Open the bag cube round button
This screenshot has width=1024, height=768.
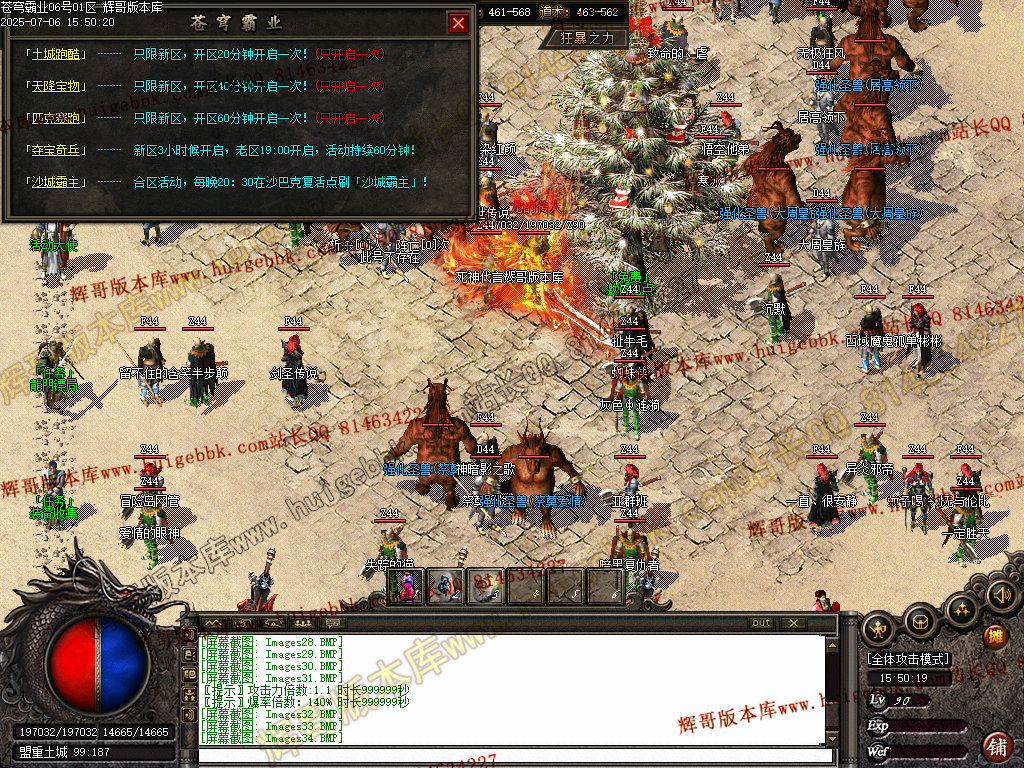pyautogui.click(x=920, y=622)
